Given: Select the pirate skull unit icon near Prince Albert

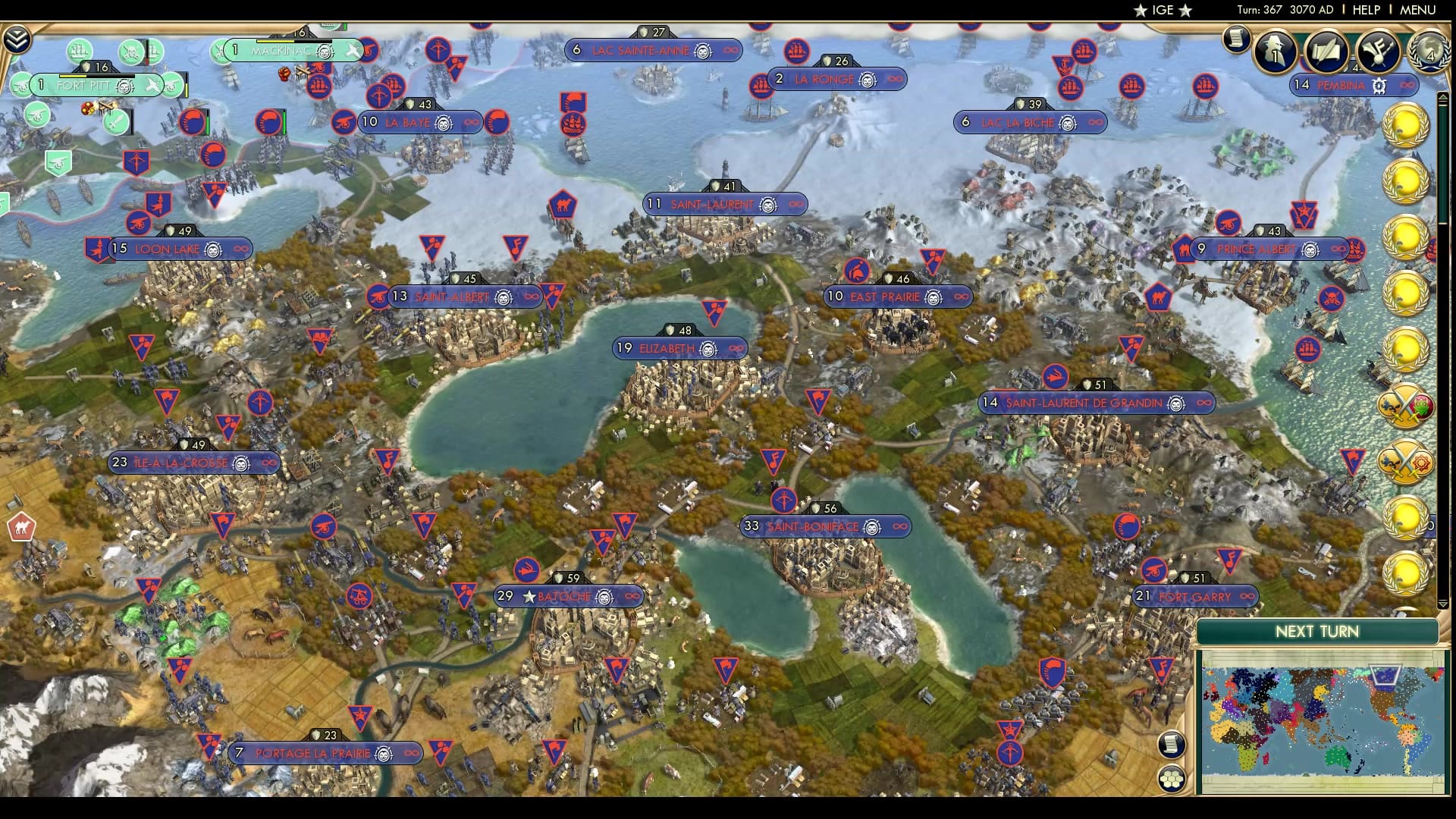Looking at the screenshot, I should click(x=1332, y=298).
